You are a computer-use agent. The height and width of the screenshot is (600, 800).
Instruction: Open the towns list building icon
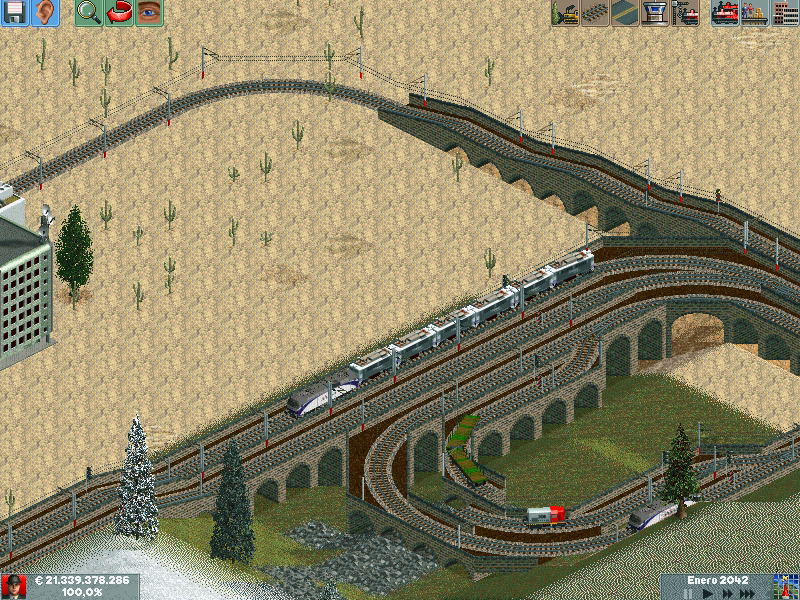click(785, 12)
